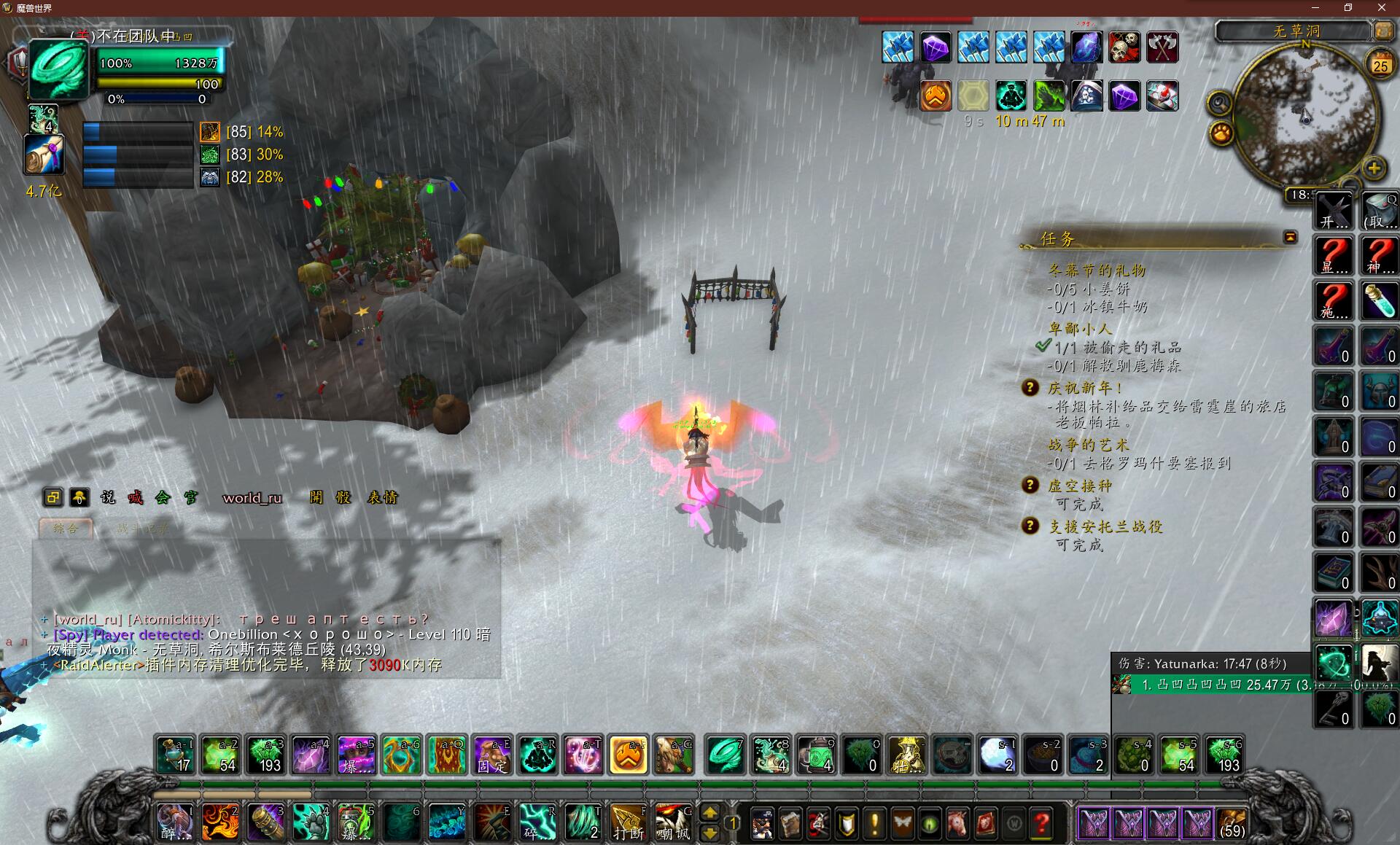Page the action bar up with arrow

click(709, 812)
